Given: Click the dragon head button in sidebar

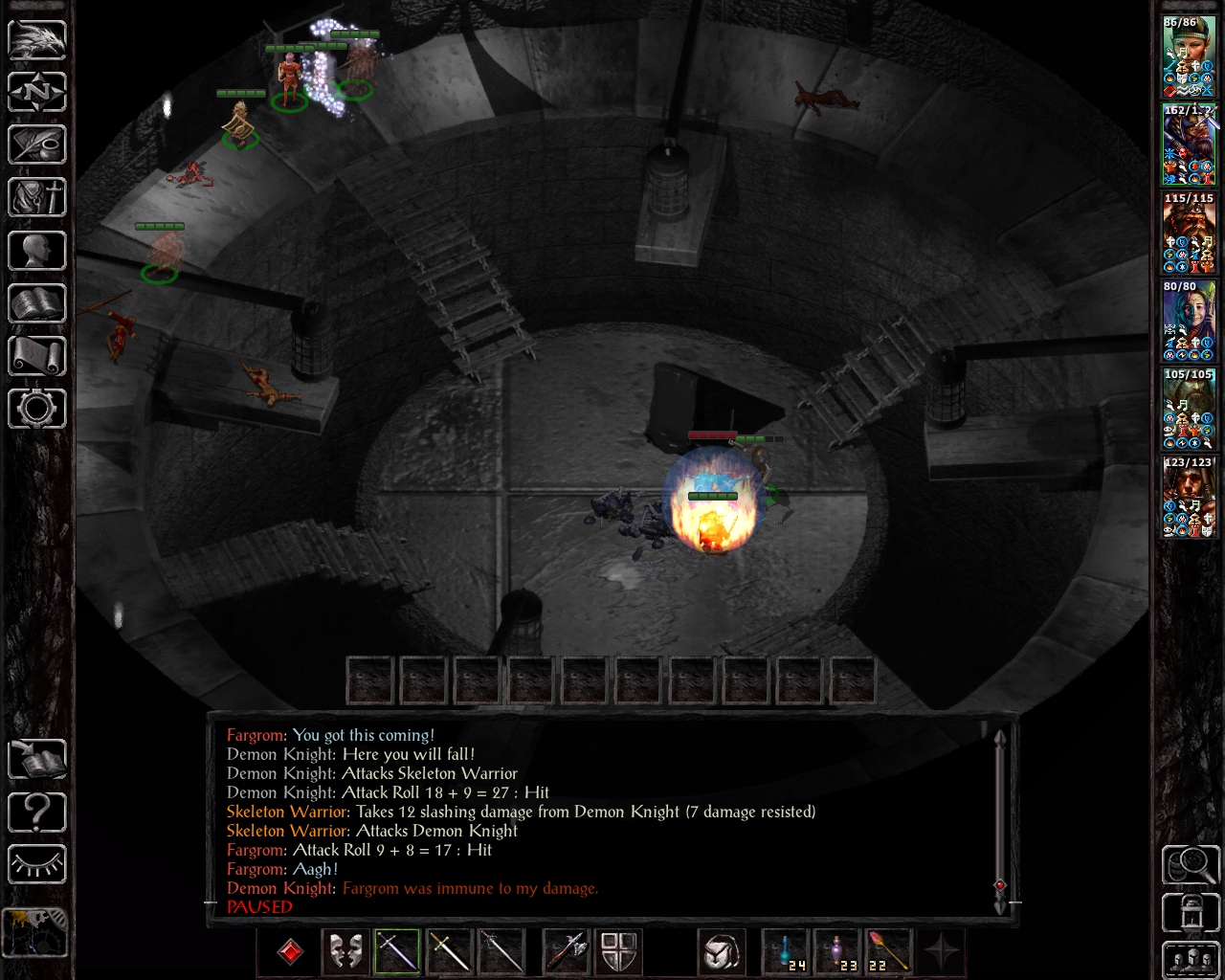Looking at the screenshot, I should (37, 40).
